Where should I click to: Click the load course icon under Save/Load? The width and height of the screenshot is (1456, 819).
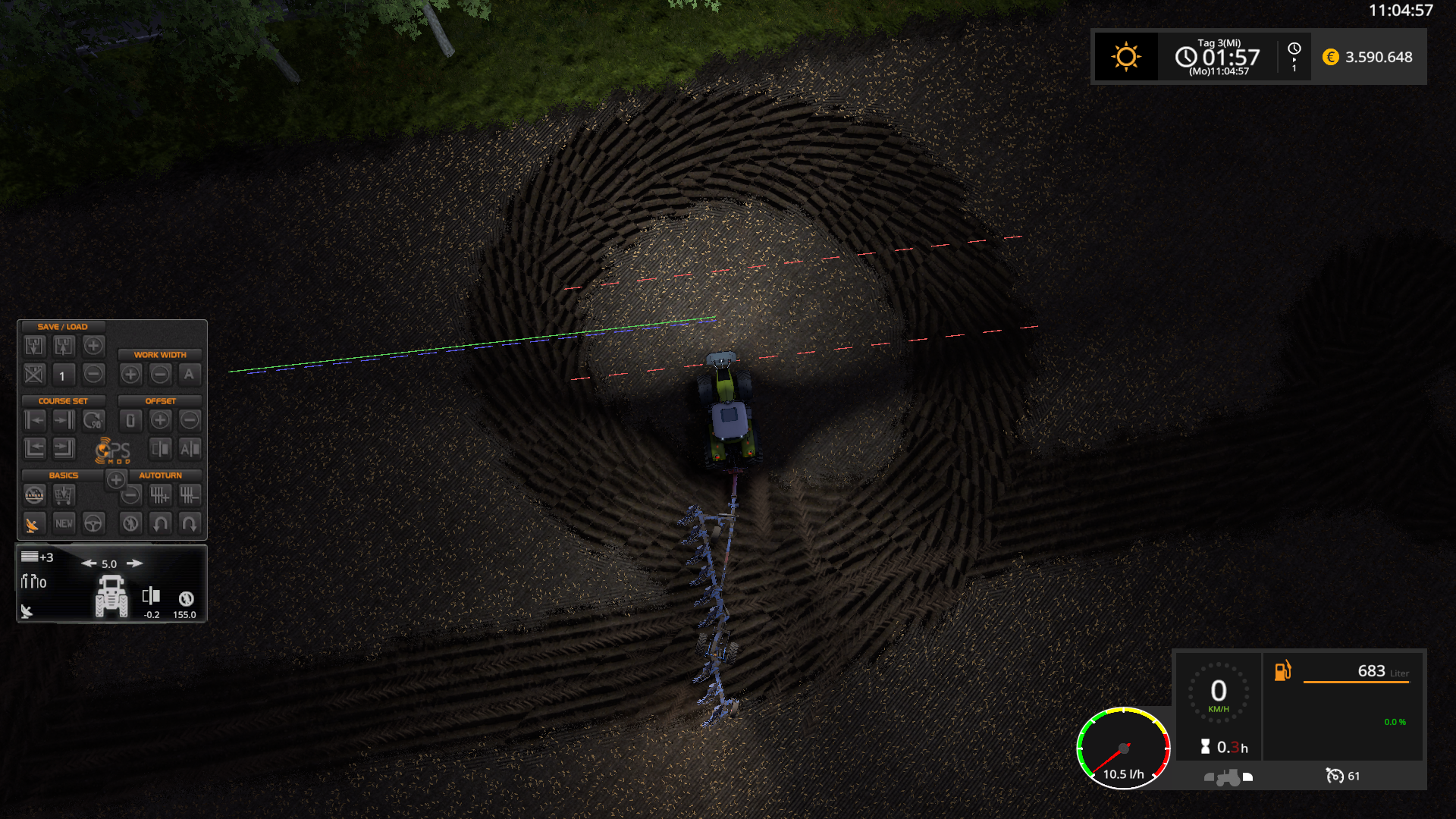pos(64,347)
